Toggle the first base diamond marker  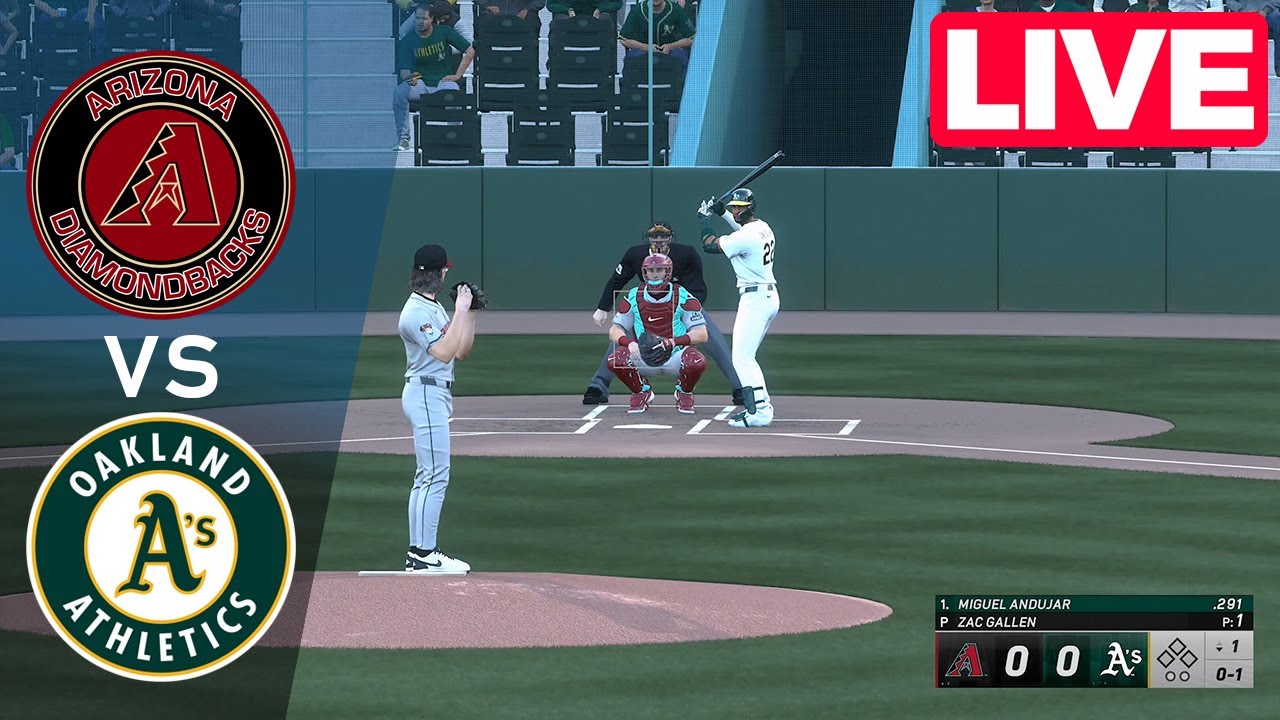1188,657
